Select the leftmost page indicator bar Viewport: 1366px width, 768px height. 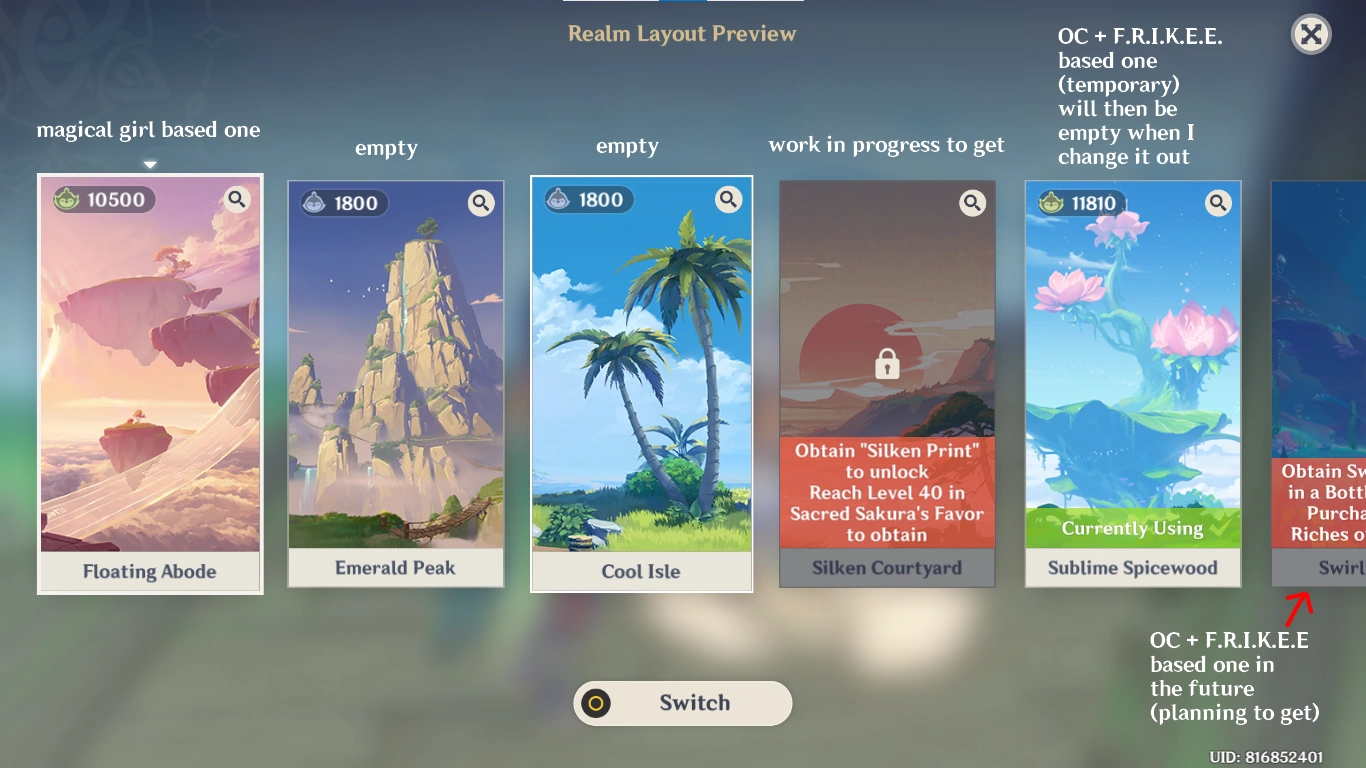point(610,3)
